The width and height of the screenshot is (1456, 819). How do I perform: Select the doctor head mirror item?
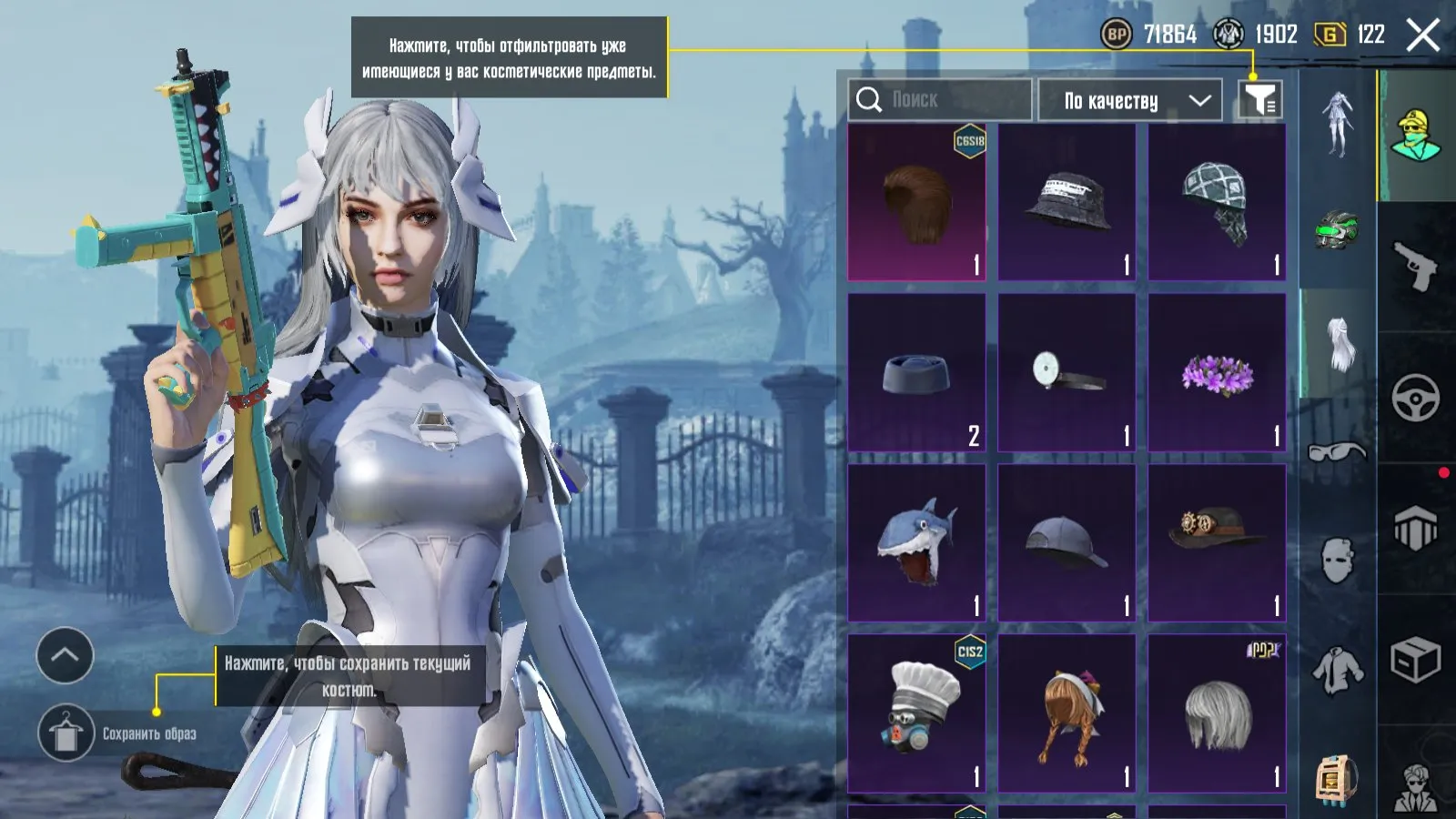pos(1067,372)
